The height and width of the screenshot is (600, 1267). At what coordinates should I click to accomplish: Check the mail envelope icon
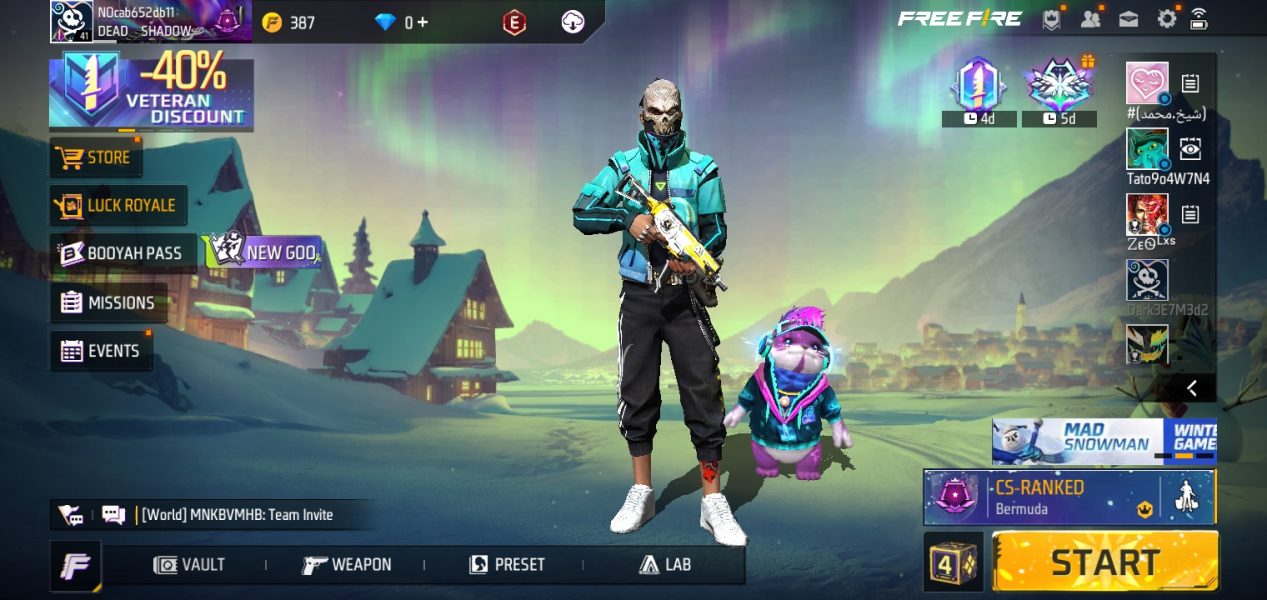pos(1129,19)
